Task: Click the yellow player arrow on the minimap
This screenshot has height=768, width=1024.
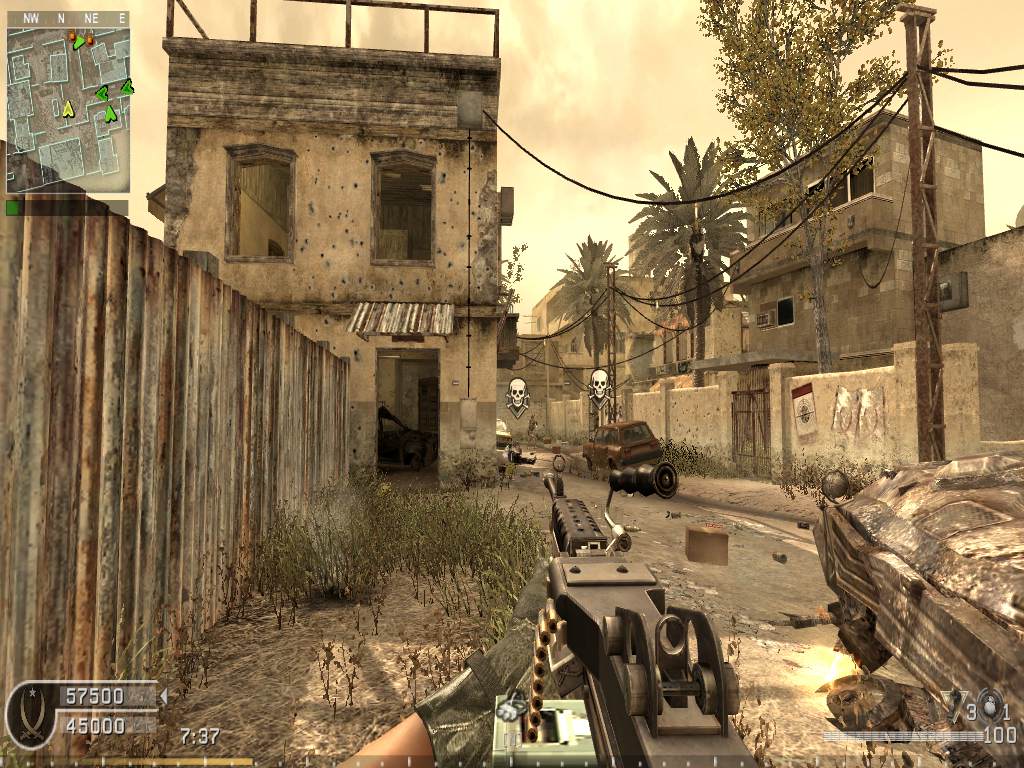Action: (68, 109)
